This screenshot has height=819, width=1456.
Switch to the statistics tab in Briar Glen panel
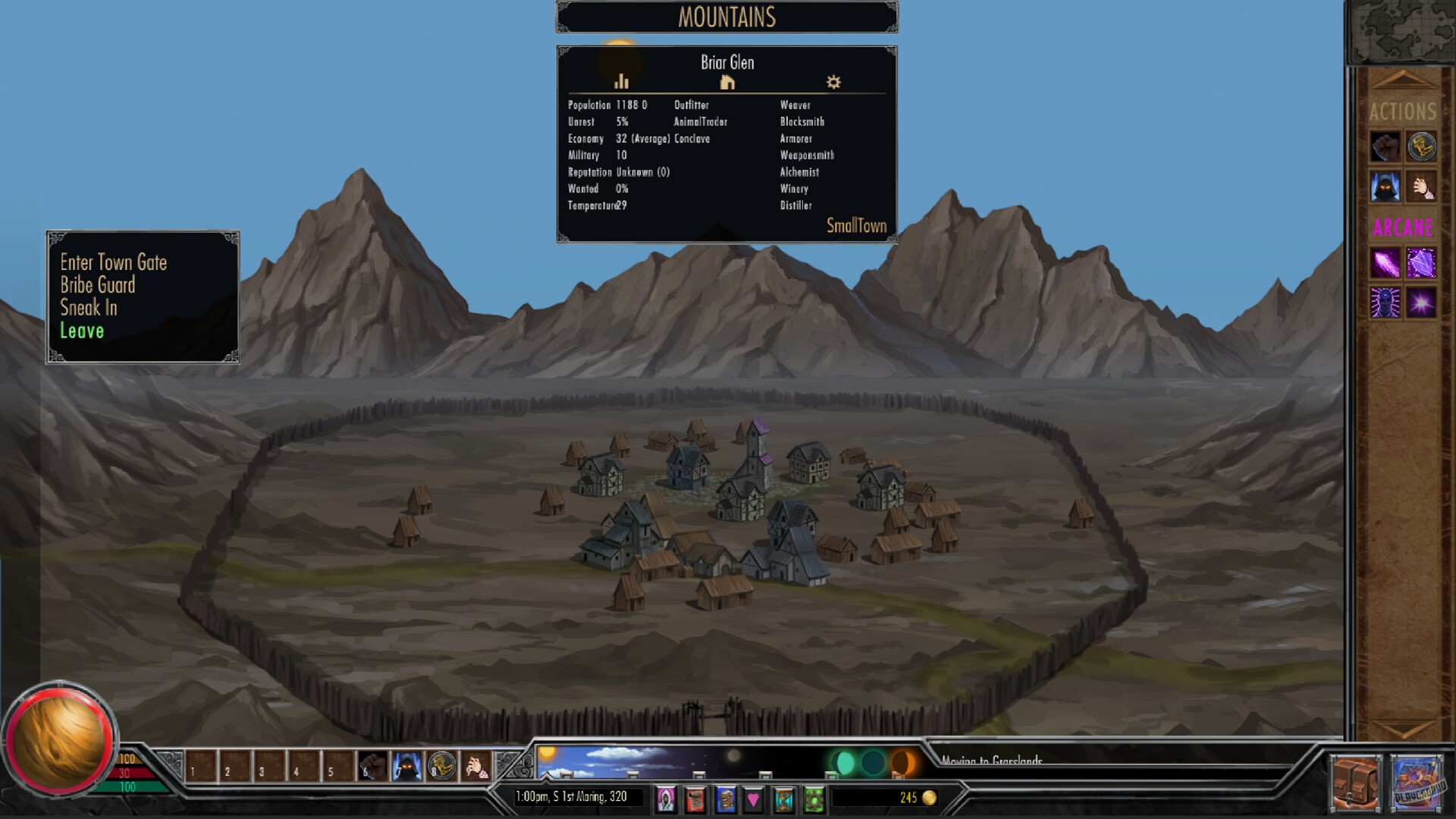[x=622, y=82]
